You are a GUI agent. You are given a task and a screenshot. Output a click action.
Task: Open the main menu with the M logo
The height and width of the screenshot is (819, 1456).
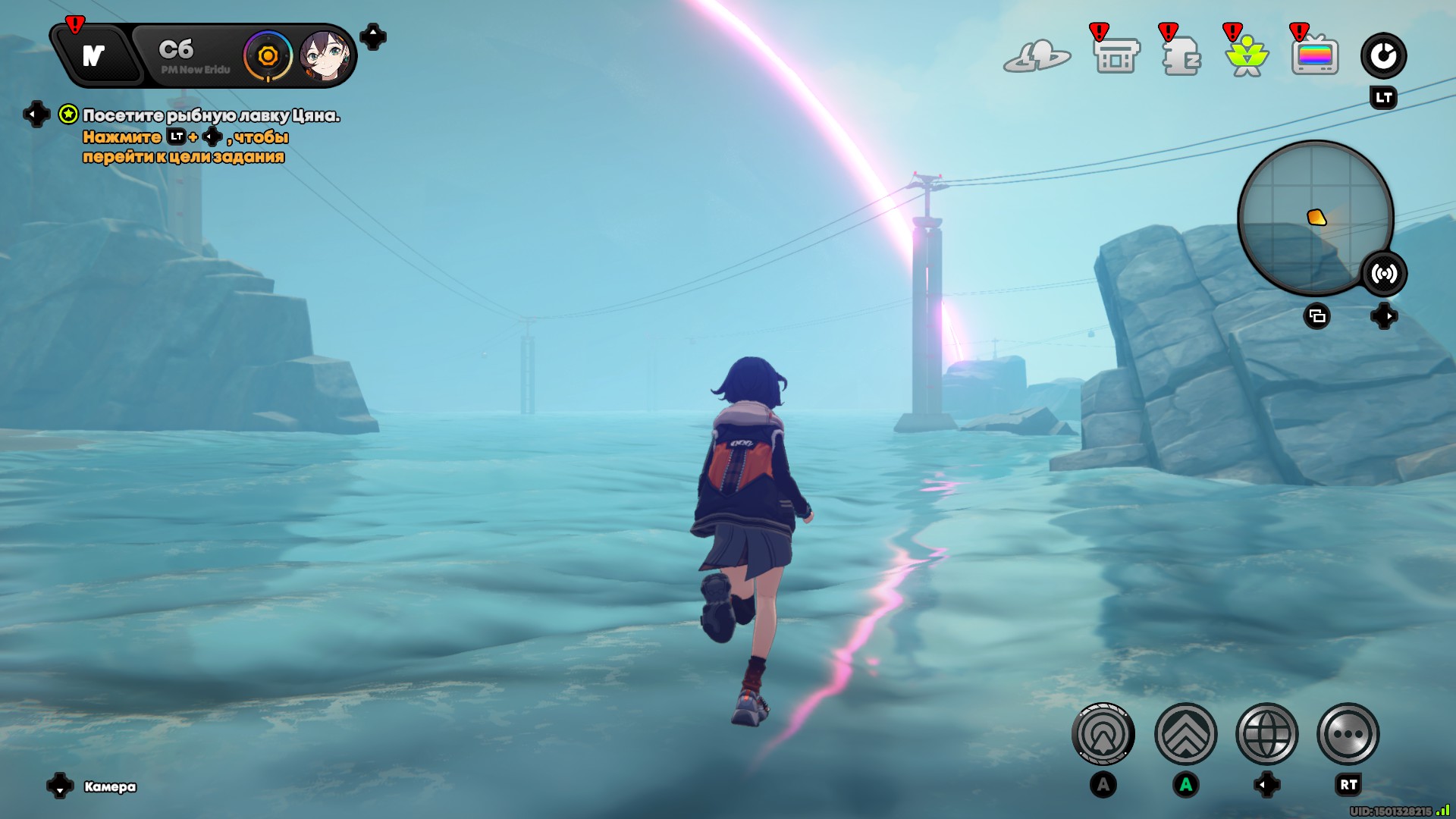(x=94, y=56)
